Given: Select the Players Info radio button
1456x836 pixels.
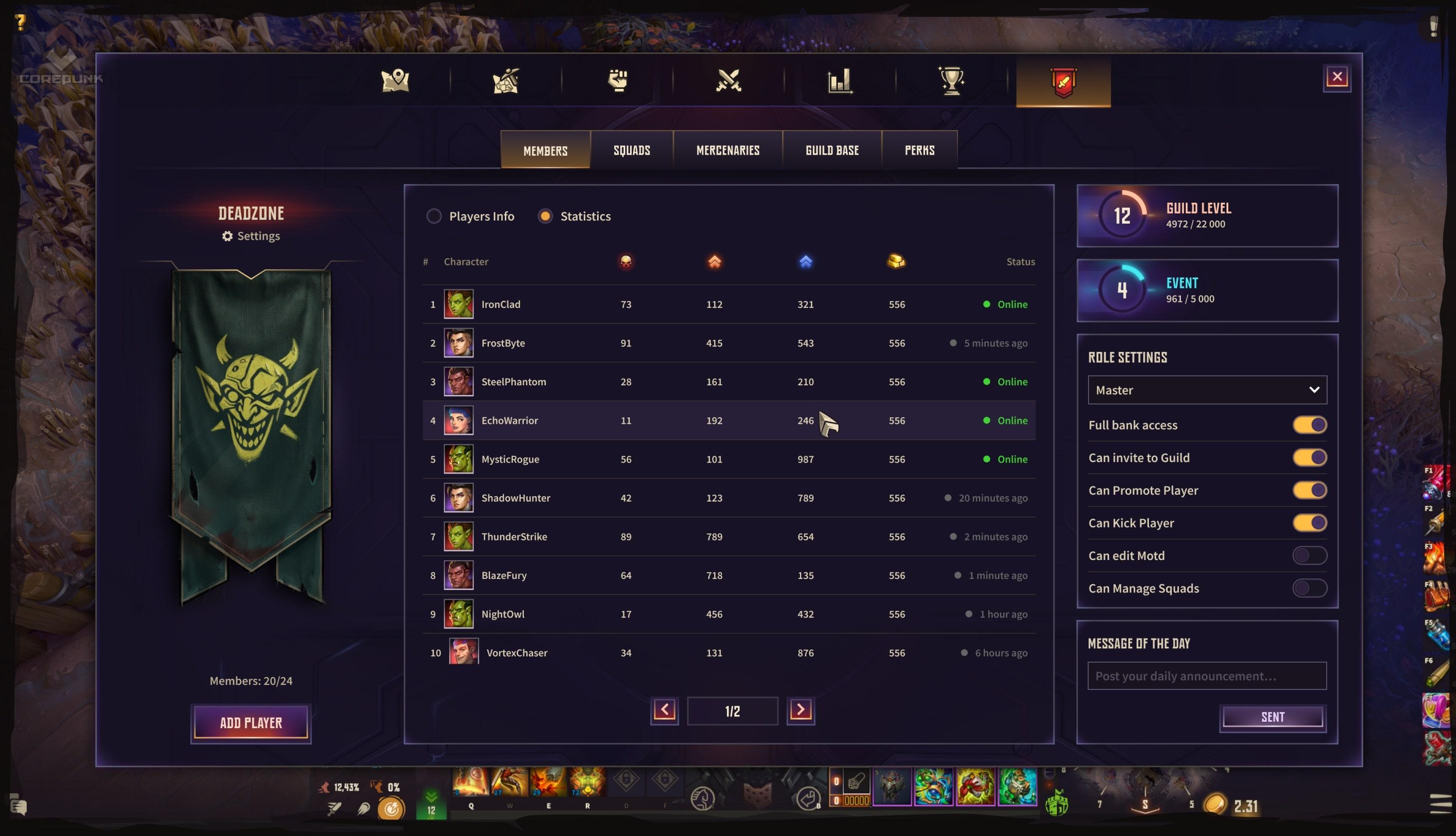Looking at the screenshot, I should (434, 216).
